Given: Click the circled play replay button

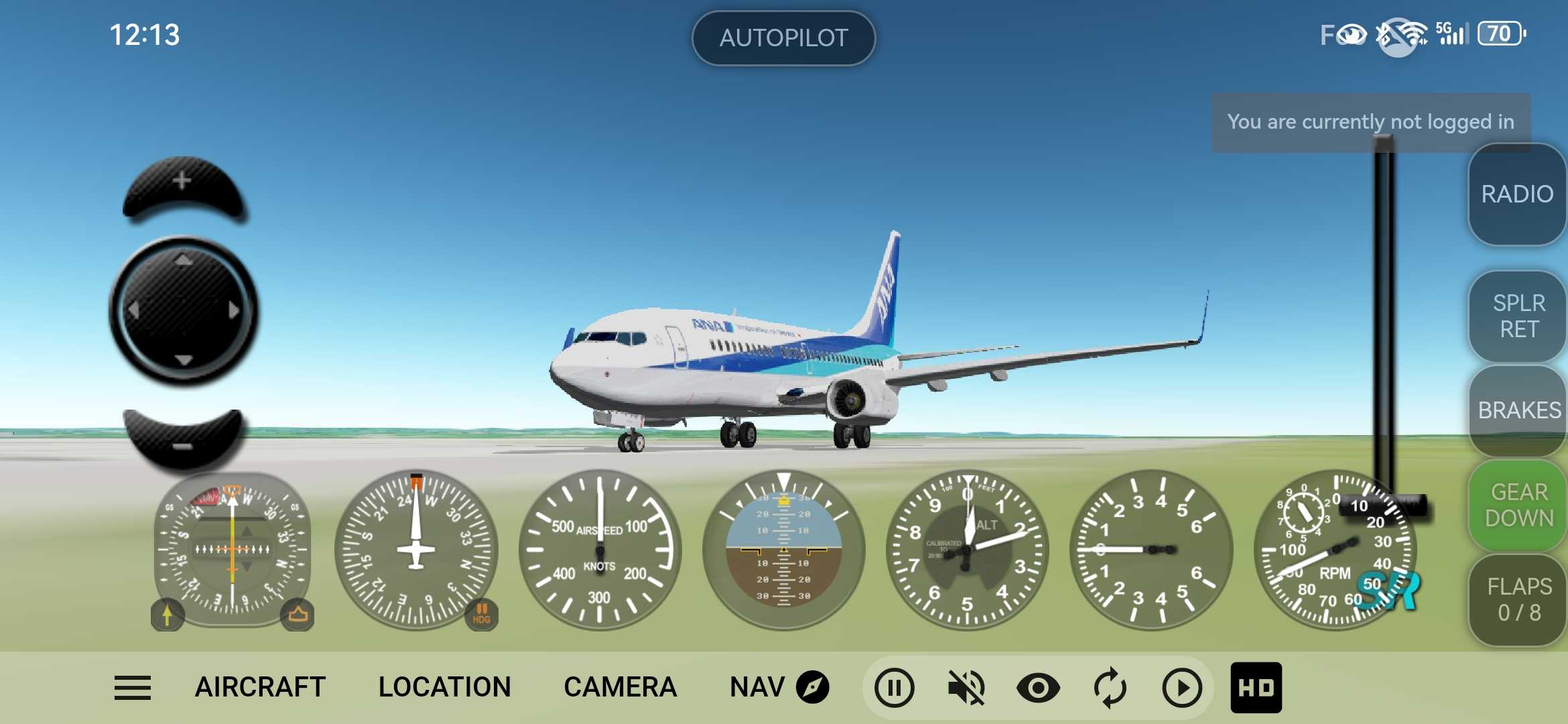Looking at the screenshot, I should pyautogui.click(x=1181, y=688).
